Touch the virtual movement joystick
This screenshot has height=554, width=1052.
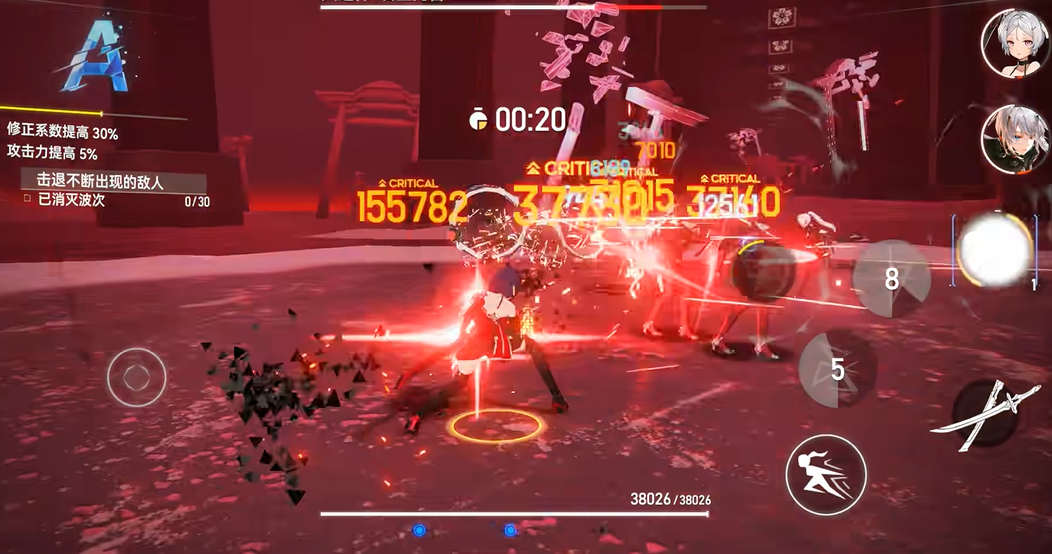tap(137, 377)
